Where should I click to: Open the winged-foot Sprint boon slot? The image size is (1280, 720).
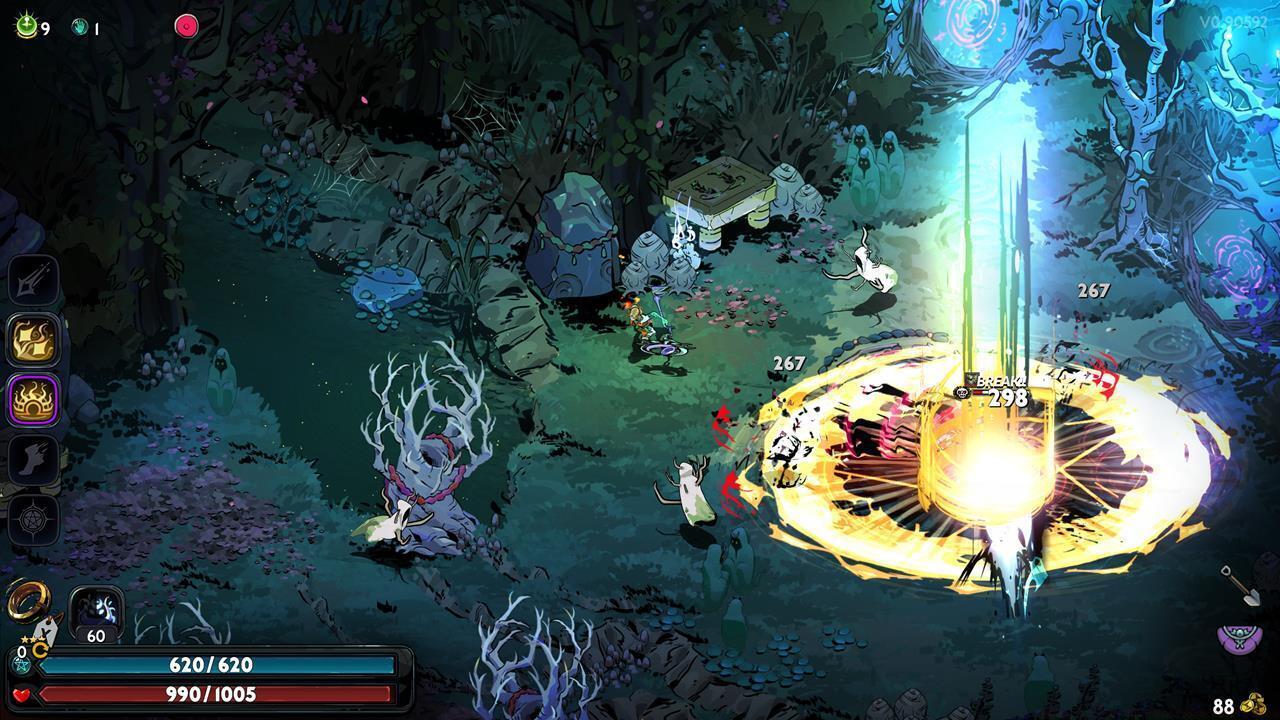coord(33,460)
